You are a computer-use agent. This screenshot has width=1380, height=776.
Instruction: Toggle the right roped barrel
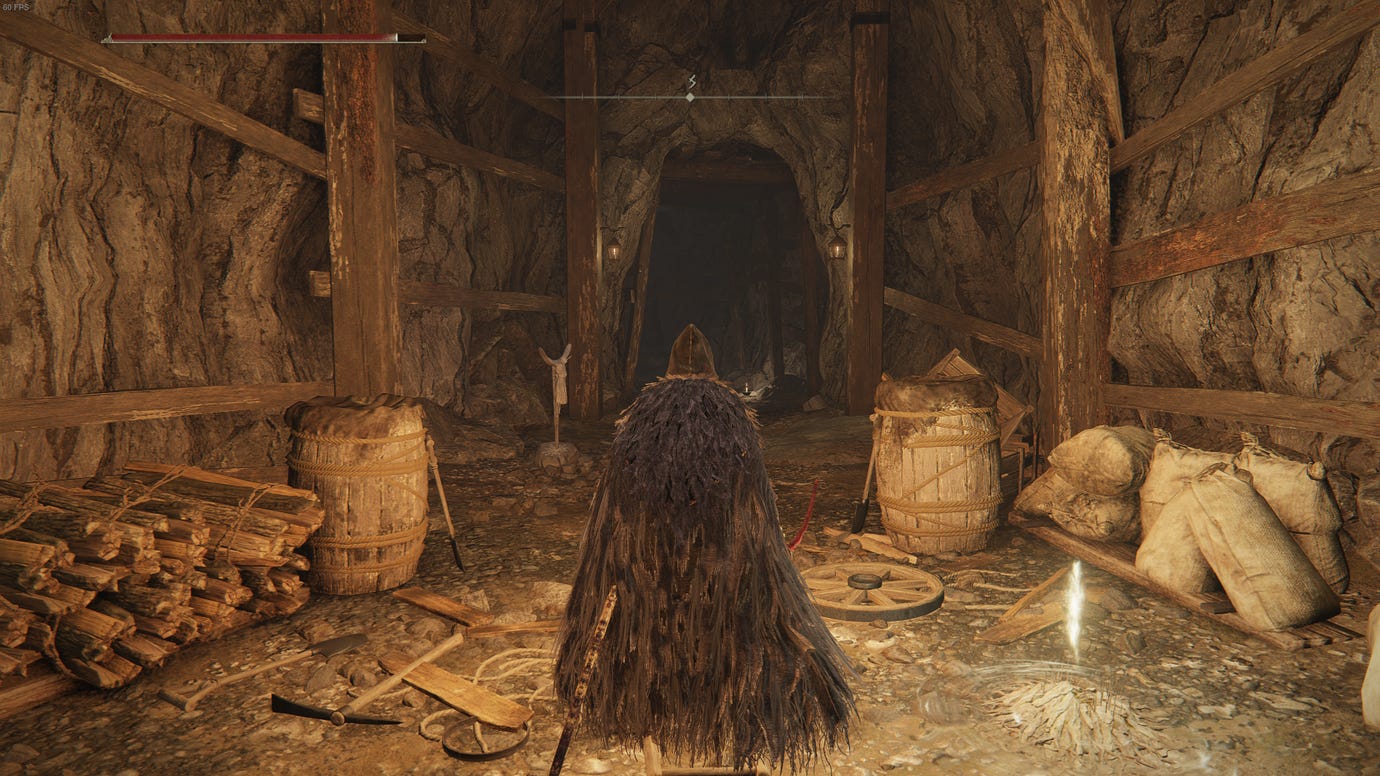(938, 470)
